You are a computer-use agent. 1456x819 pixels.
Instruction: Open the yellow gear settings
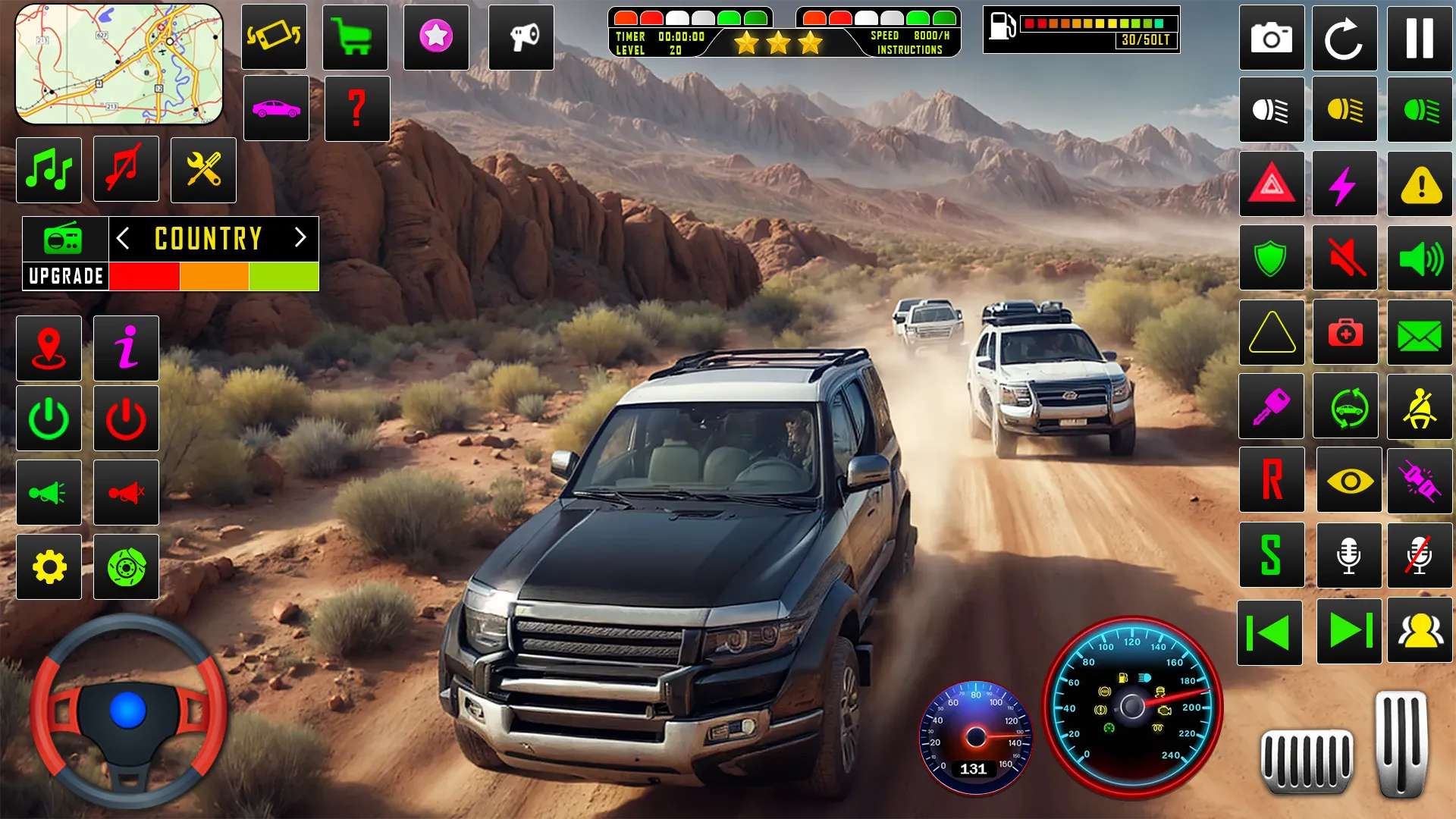click(49, 567)
